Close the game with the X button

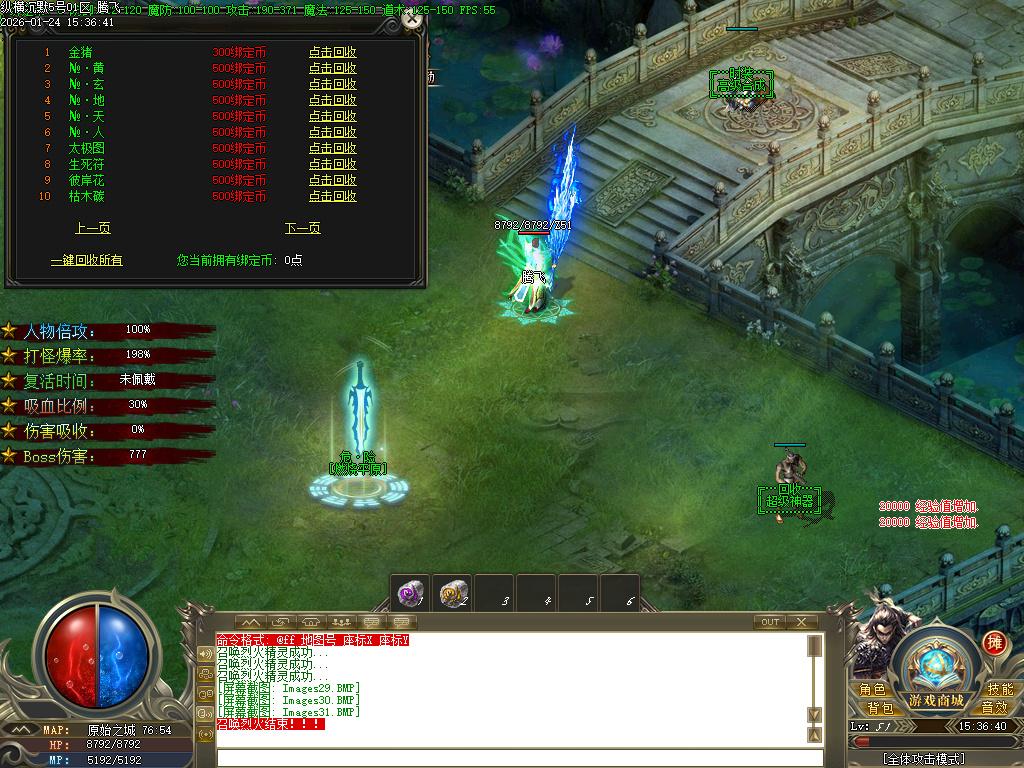coord(801,622)
